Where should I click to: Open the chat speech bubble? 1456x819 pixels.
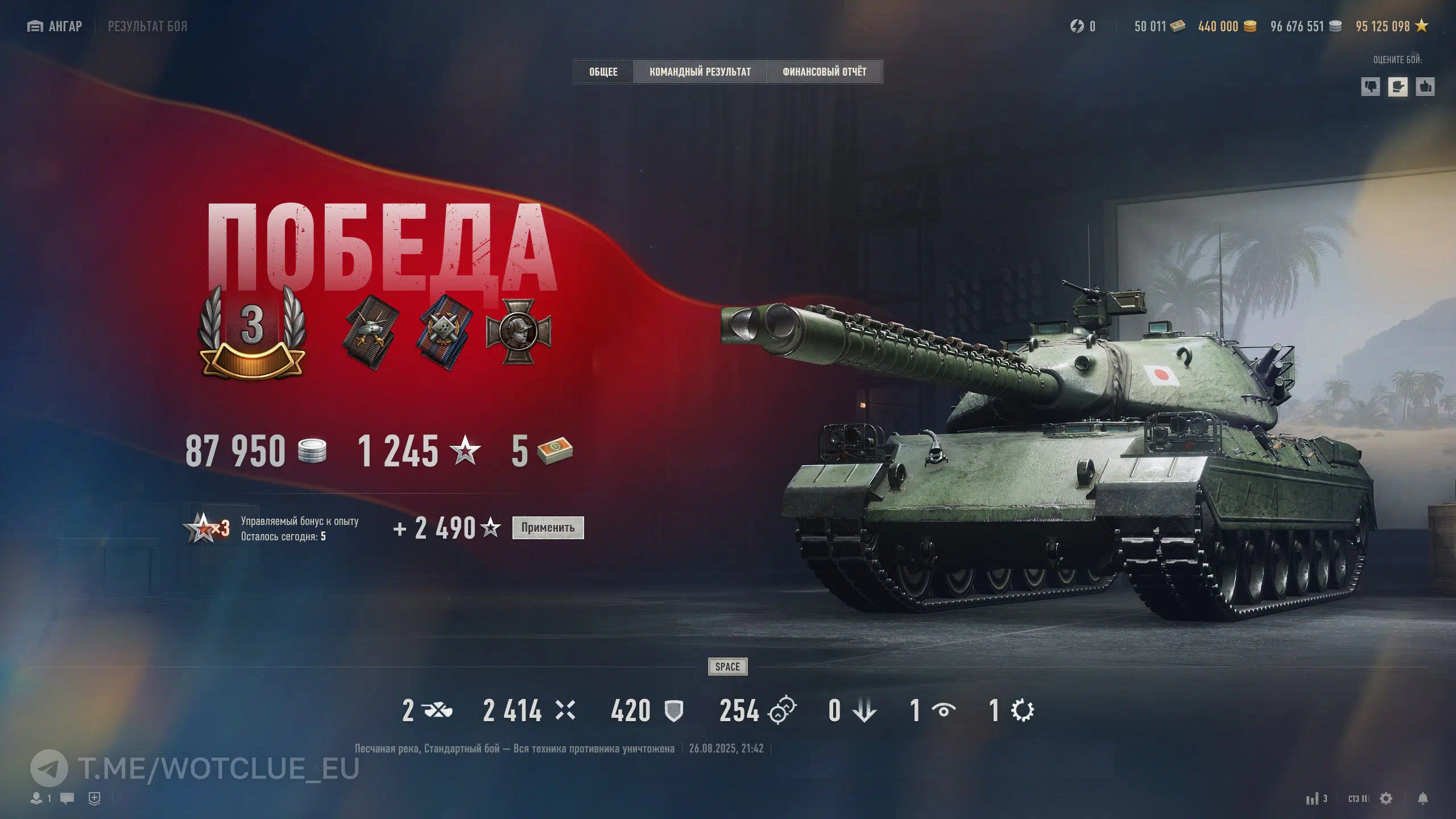click(67, 799)
